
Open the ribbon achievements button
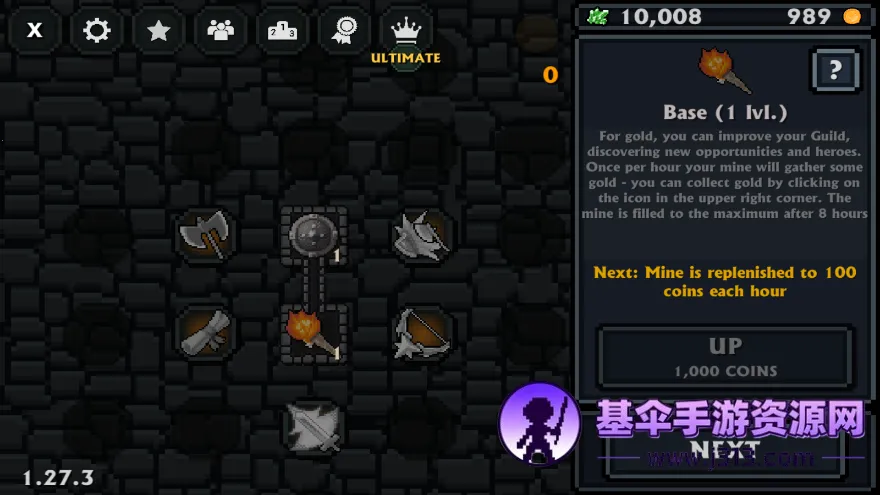[x=344, y=30]
